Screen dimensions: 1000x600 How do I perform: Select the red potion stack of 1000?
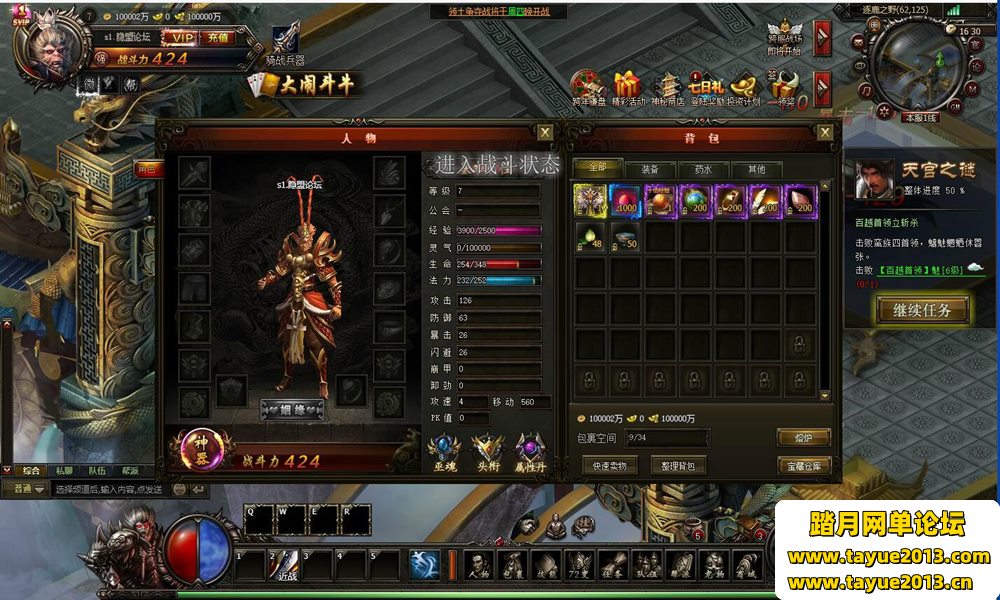[624, 201]
